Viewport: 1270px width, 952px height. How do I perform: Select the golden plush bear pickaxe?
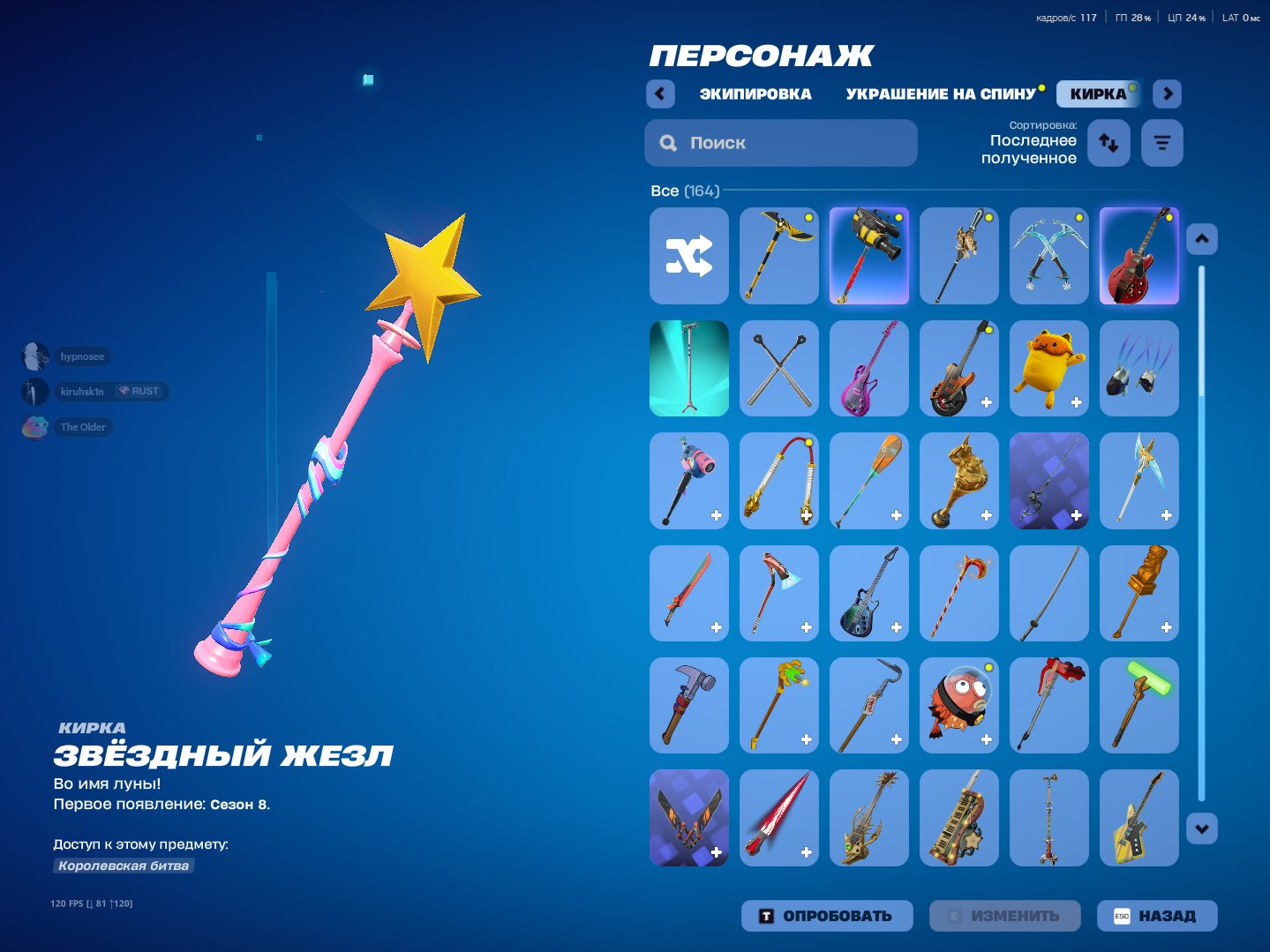[x=1048, y=368]
